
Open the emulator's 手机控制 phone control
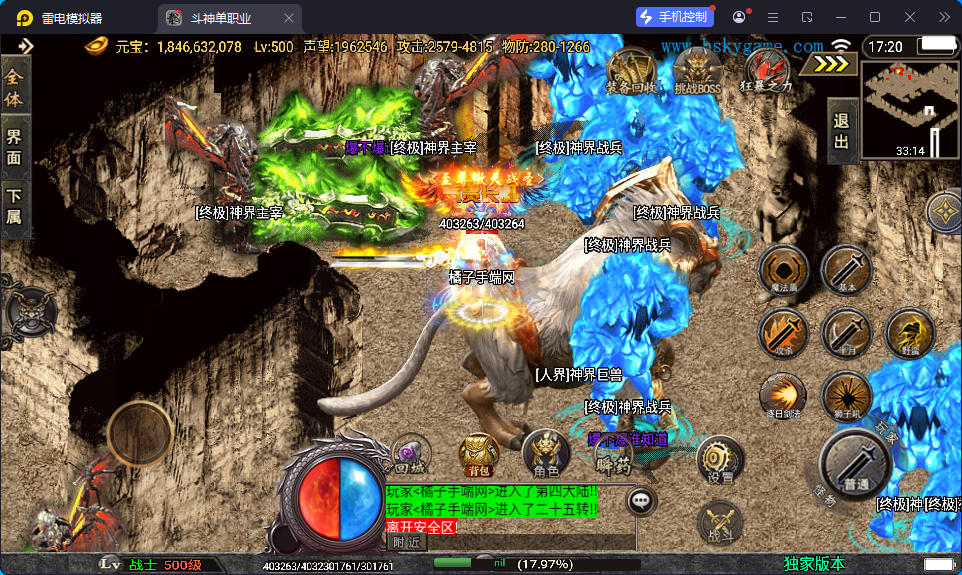coord(674,17)
